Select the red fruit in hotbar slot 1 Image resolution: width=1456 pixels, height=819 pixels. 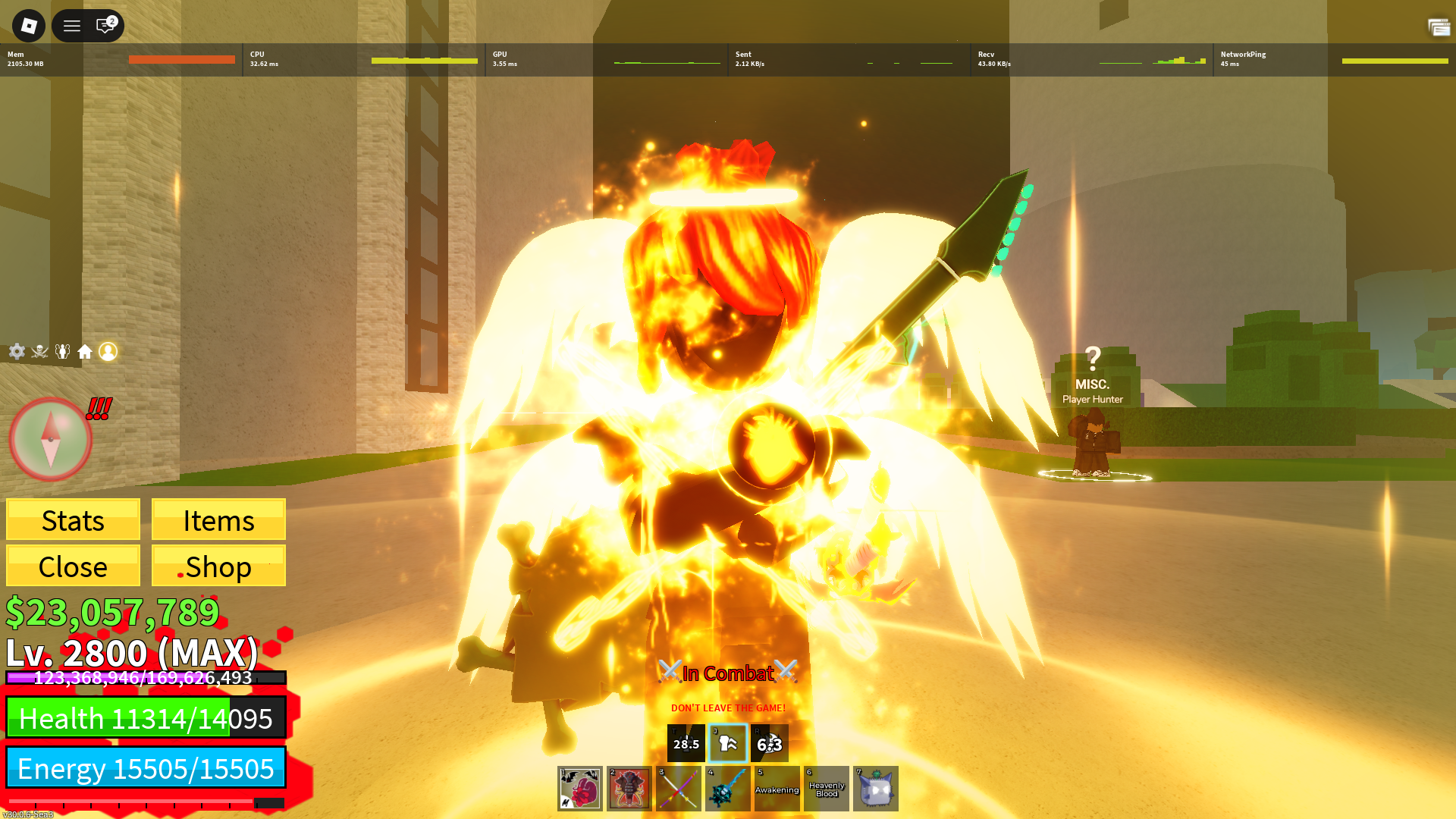[x=580, y=789]
